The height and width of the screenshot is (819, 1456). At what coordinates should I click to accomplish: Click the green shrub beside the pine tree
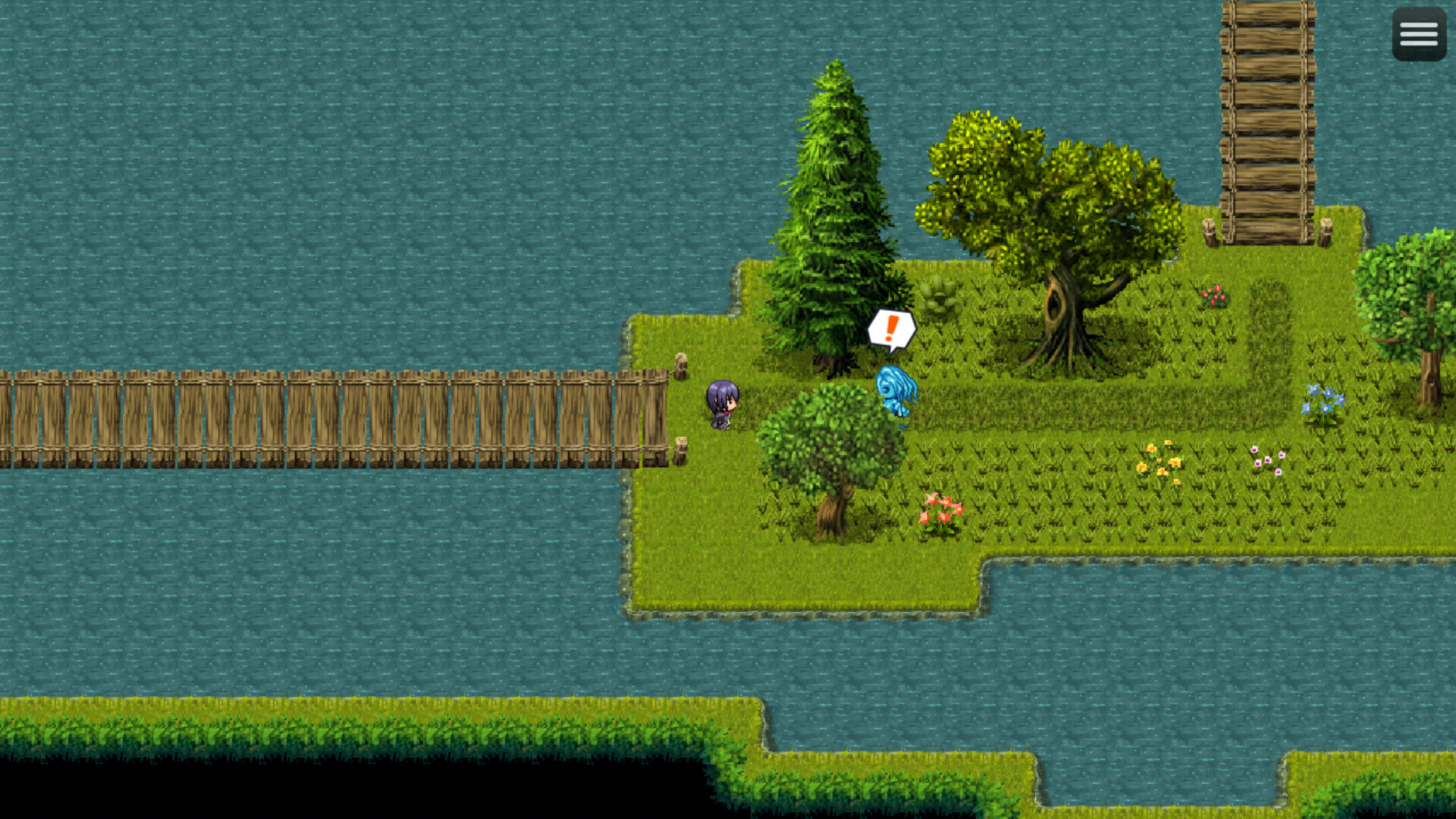tap(940, 296)
